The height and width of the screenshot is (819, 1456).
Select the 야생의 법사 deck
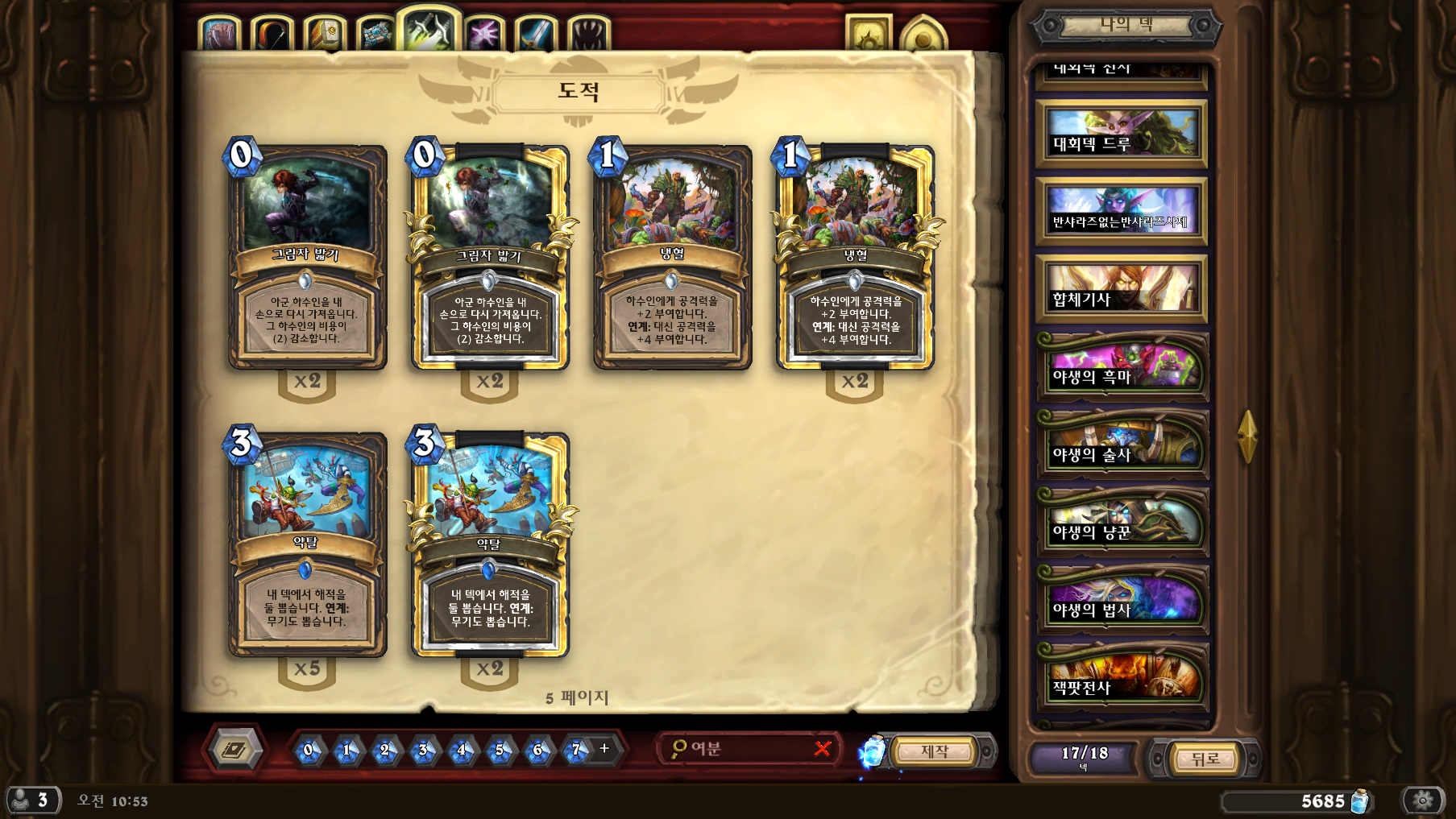[x=1122, y=601]
